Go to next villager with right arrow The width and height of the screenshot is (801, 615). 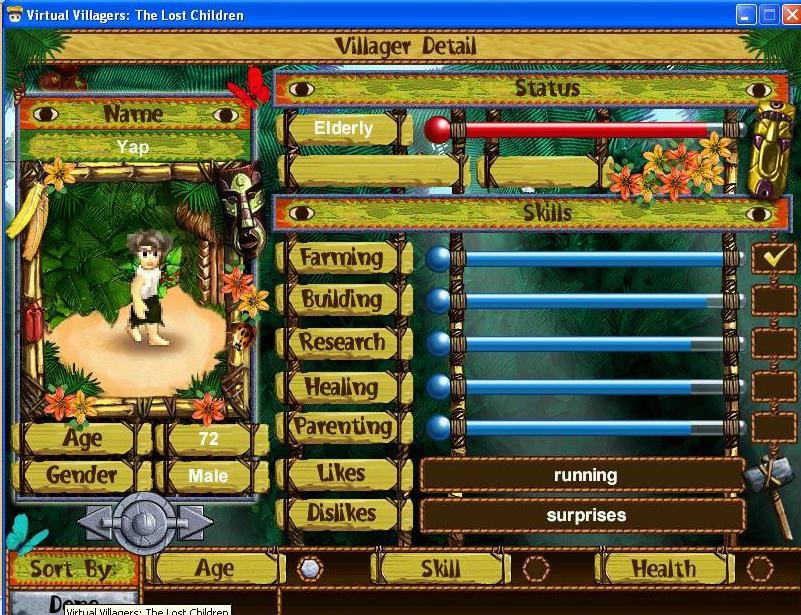pyautogui.click(x=192, y=521)
